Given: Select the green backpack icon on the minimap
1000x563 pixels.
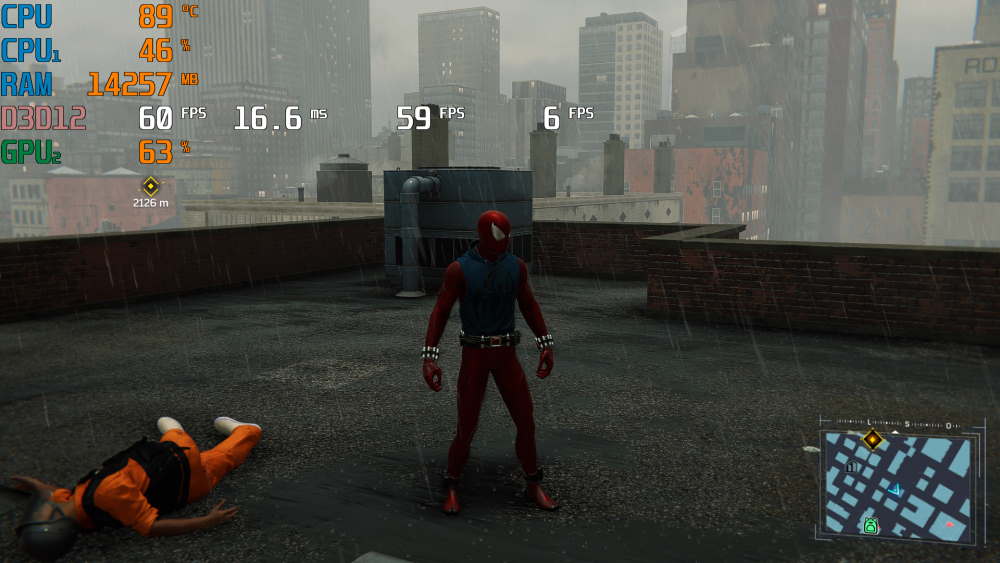Looking at the screenshot, I should pos(870,525).
